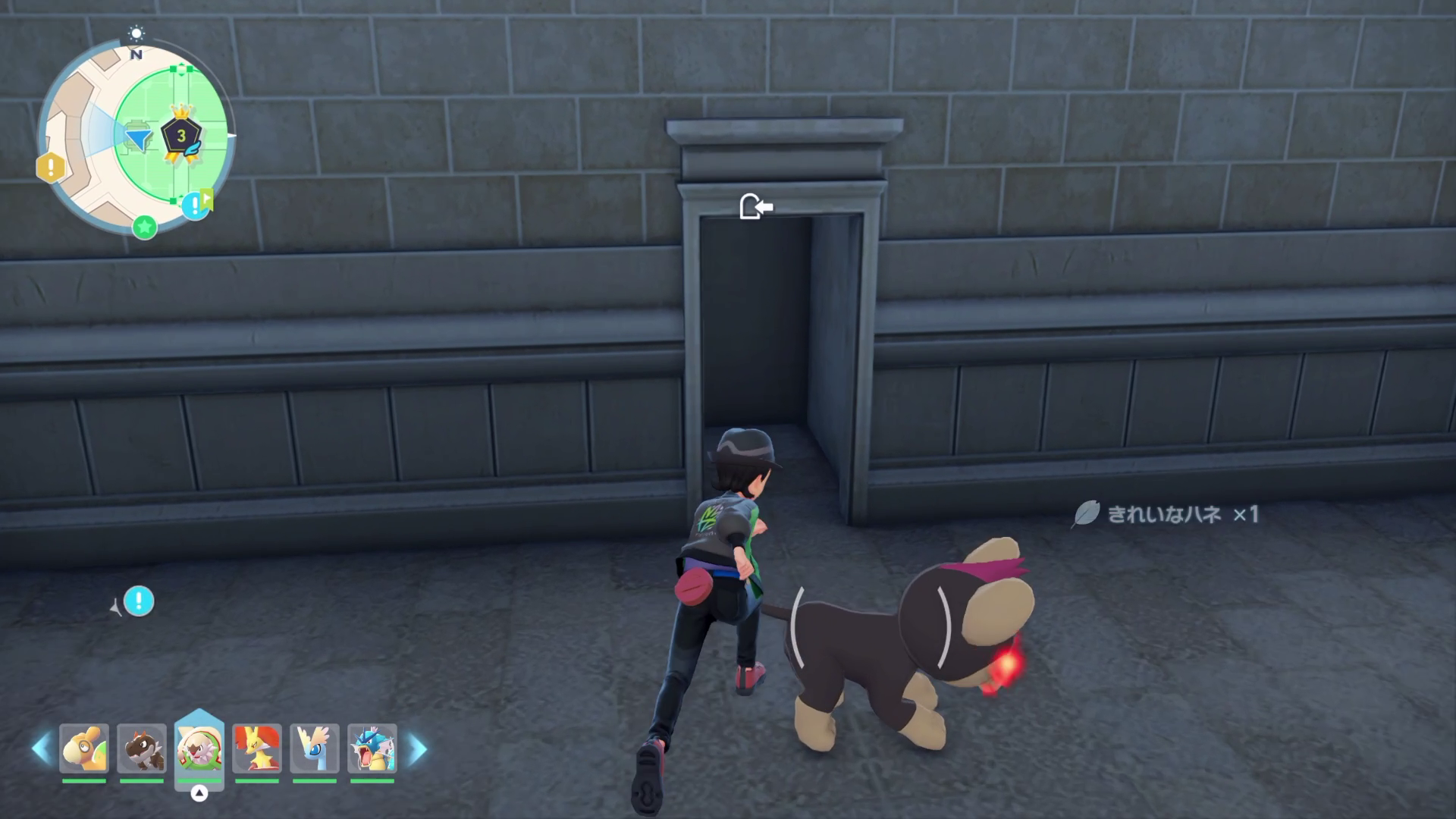
Task: Select the Tyrunt party slot
Action: coord(142,748)
